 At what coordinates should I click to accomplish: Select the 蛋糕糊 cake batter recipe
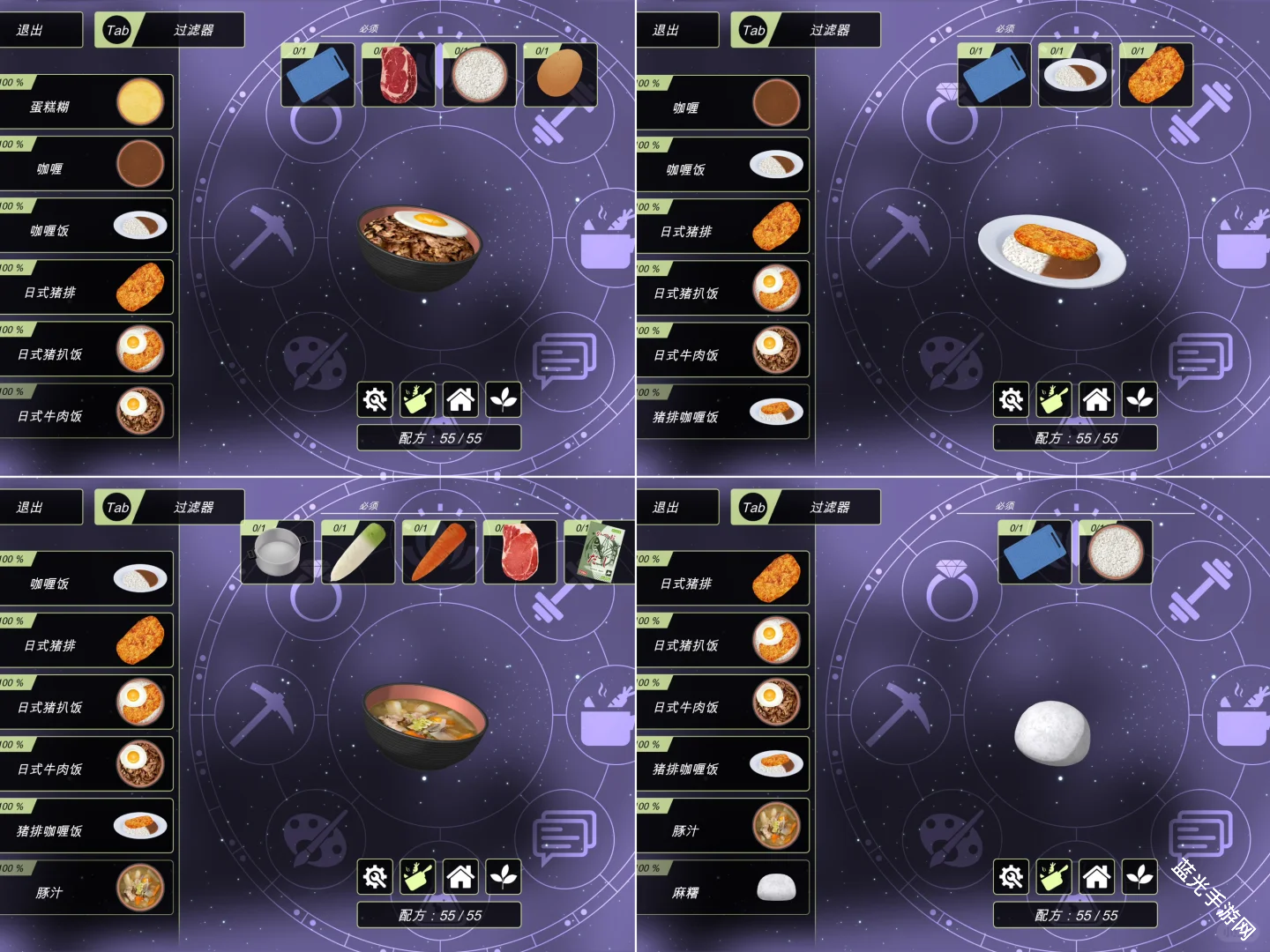coord(86,103)
